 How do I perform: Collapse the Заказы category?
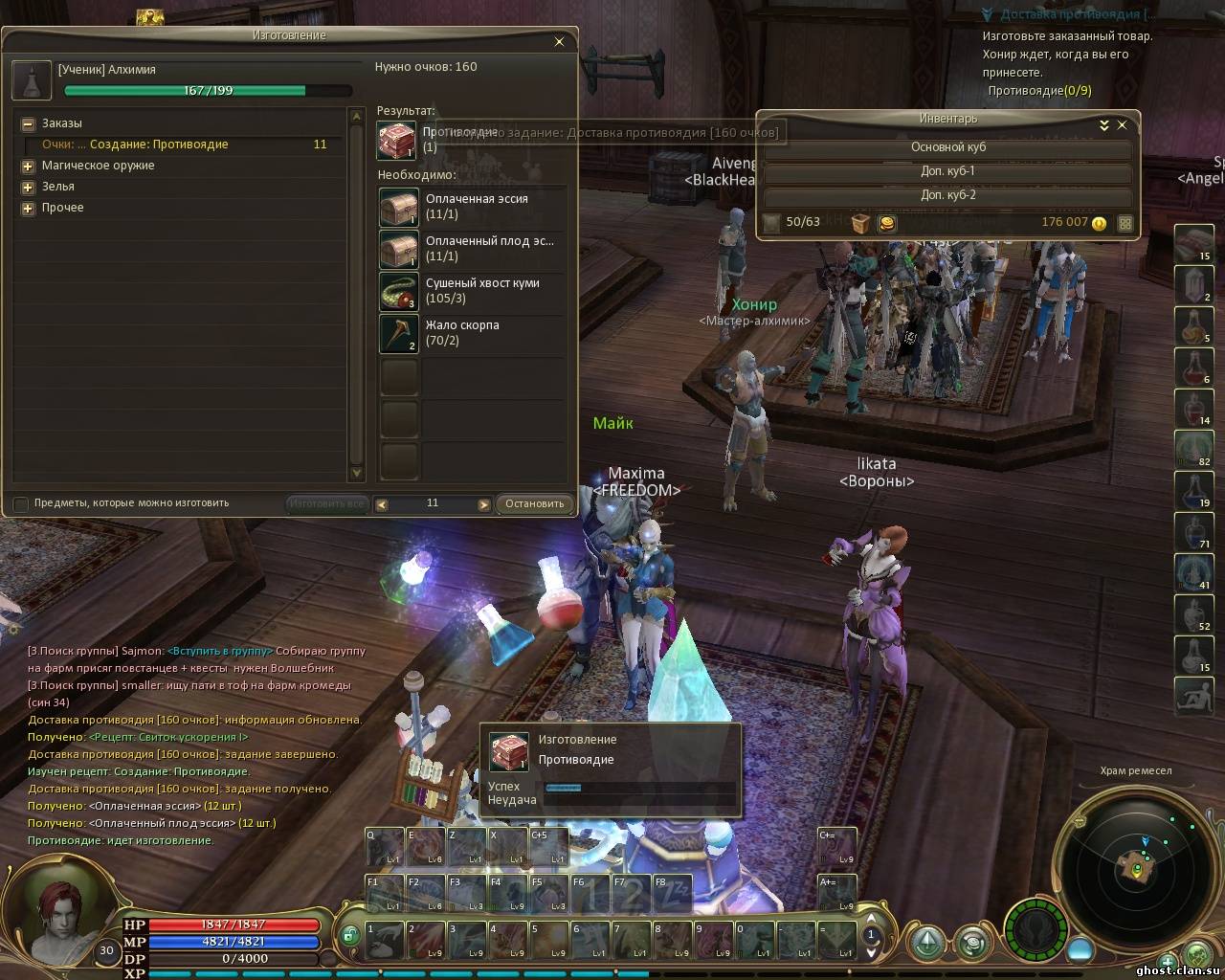click(28, 124)
